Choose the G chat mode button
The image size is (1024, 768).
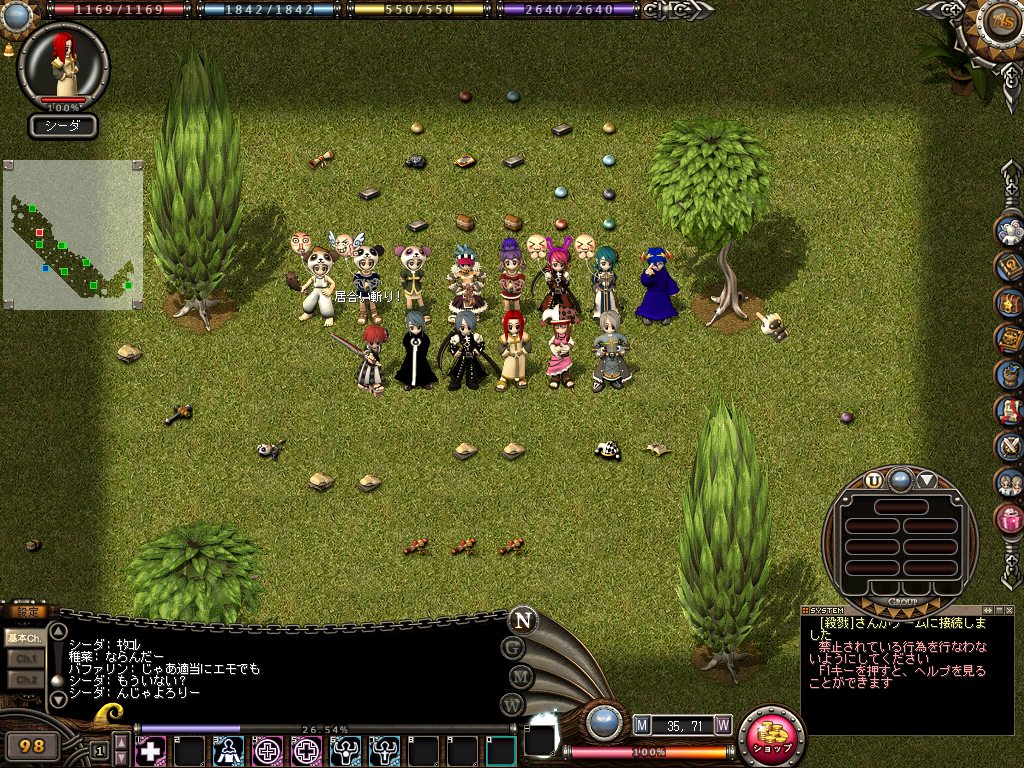point(514,648)
